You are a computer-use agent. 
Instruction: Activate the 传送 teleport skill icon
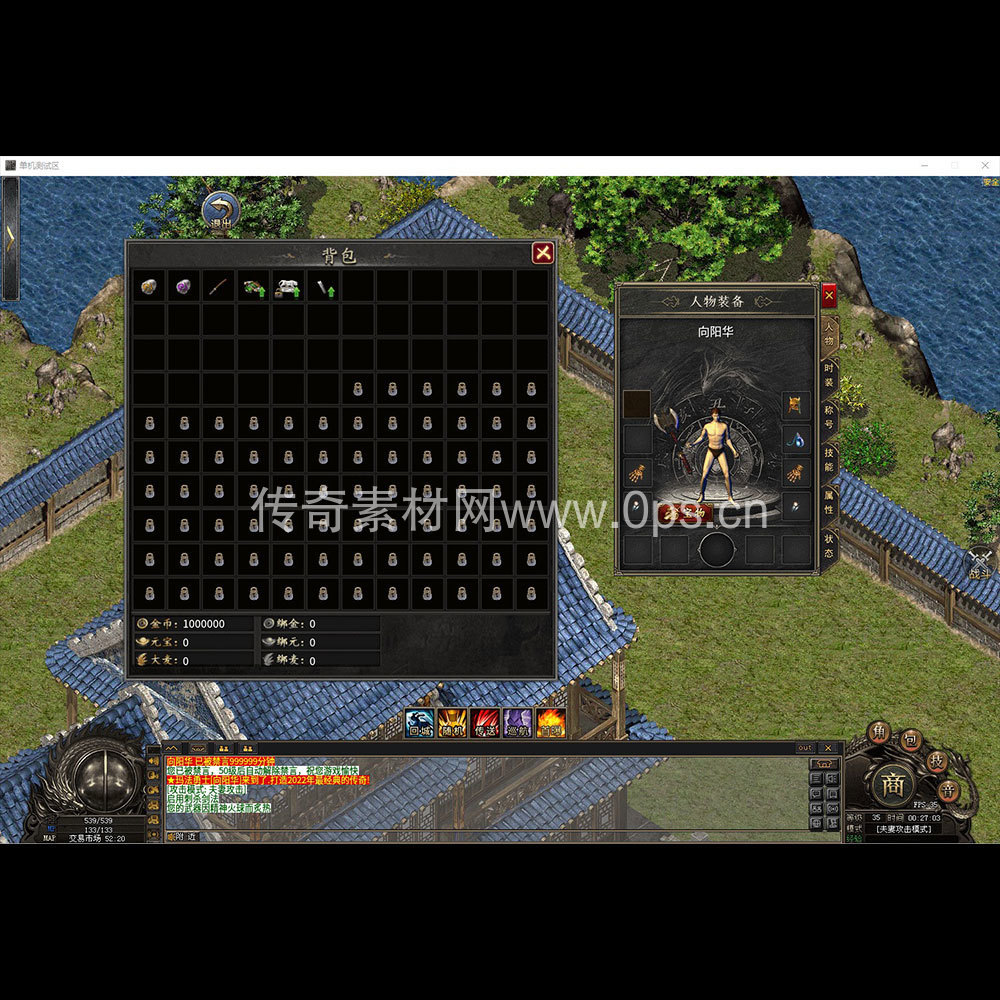(485, 722)
